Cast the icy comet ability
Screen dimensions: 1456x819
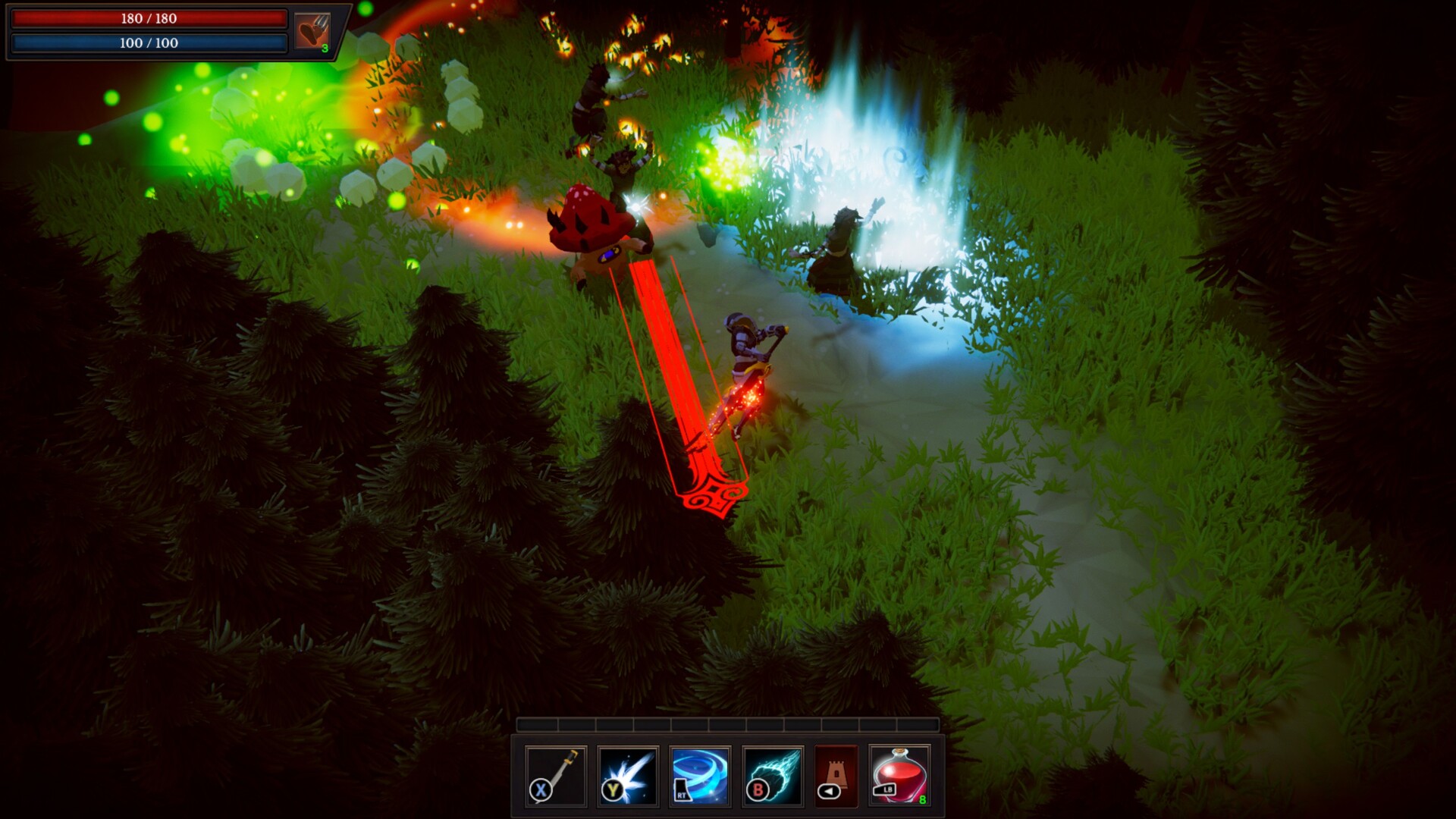[772, 775]
